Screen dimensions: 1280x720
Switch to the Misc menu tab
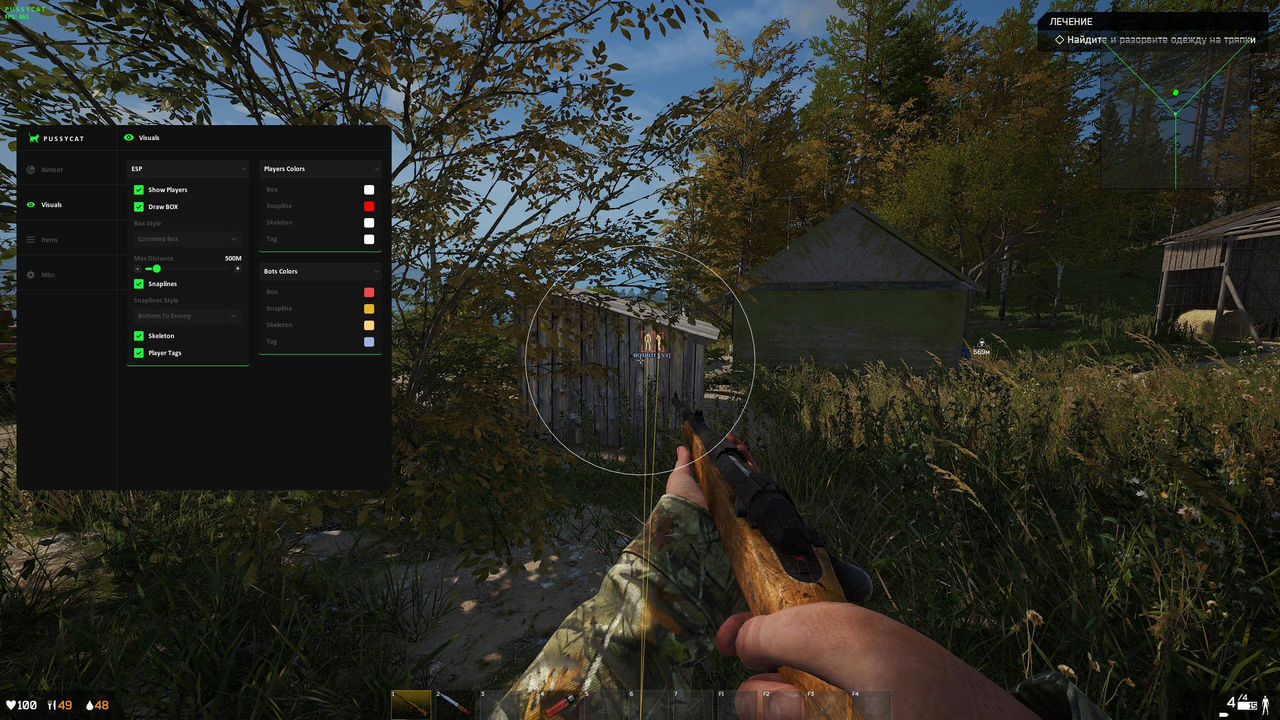(x=46, y=274)
